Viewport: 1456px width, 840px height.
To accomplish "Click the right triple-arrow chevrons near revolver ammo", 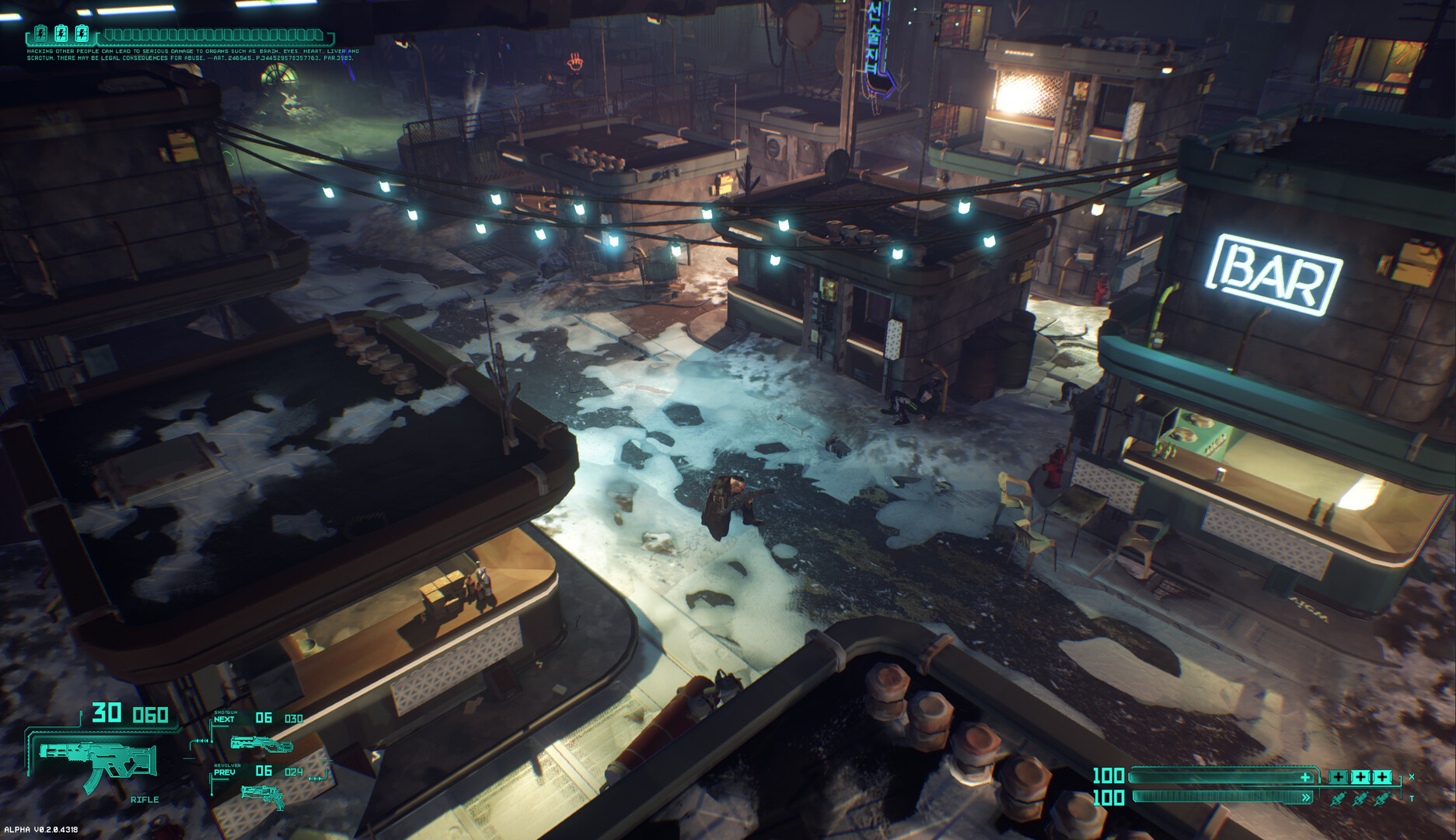I will (316, 779).
